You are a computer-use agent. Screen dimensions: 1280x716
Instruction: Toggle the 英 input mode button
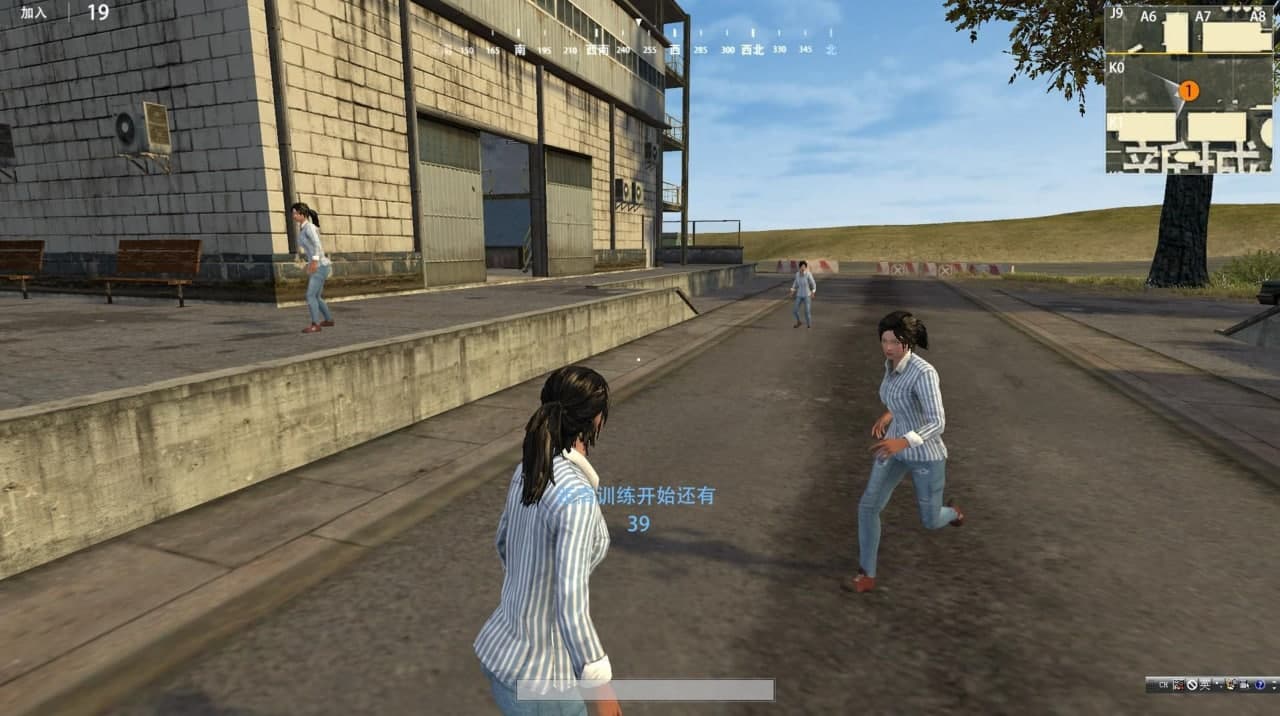click(1205, 685)
